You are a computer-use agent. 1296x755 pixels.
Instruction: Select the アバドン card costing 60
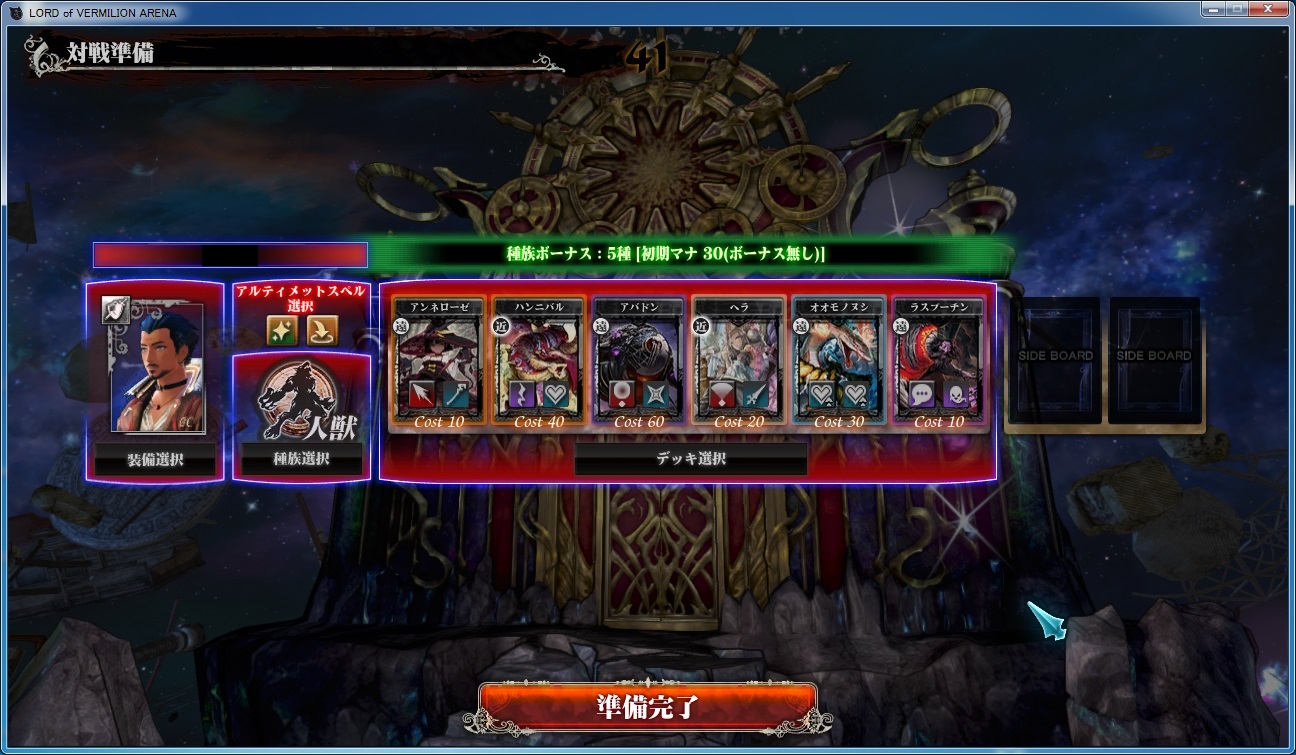[639, 362]
